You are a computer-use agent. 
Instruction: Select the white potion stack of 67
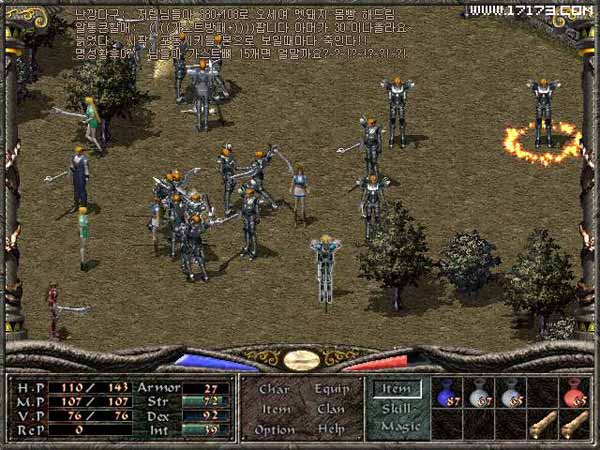480,393
